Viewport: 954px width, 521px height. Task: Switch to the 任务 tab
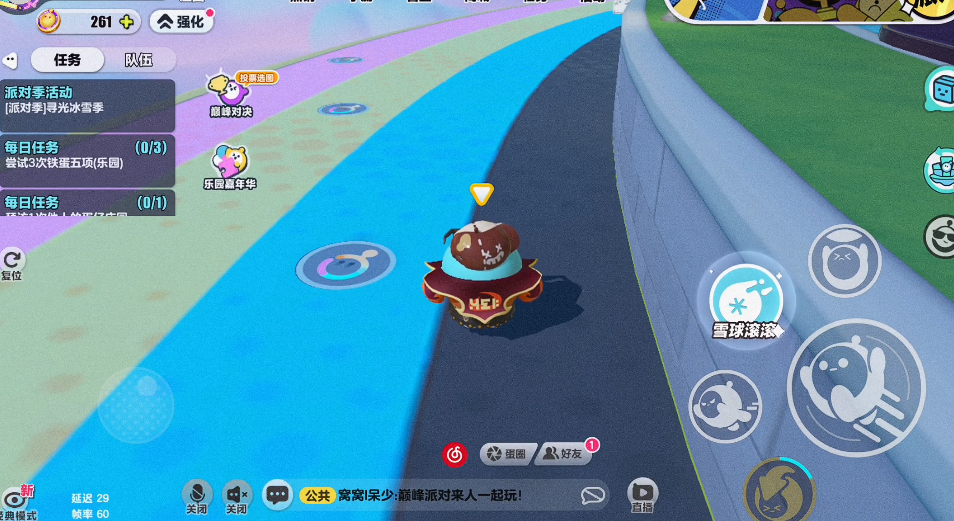pyautogui.click(x=67, y=60)
